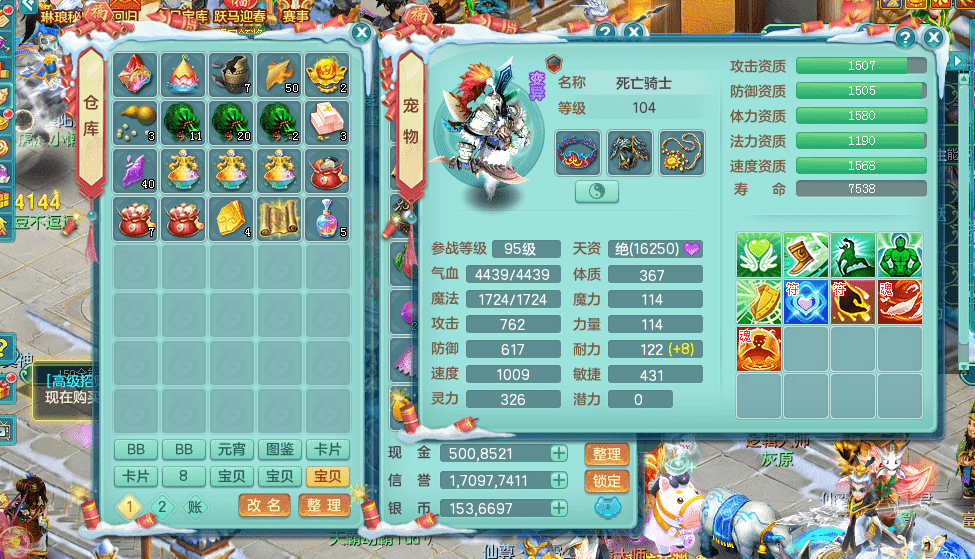Select the golden scroll item
This screenshot has width=975, height=559.
[x=280, y=217]
